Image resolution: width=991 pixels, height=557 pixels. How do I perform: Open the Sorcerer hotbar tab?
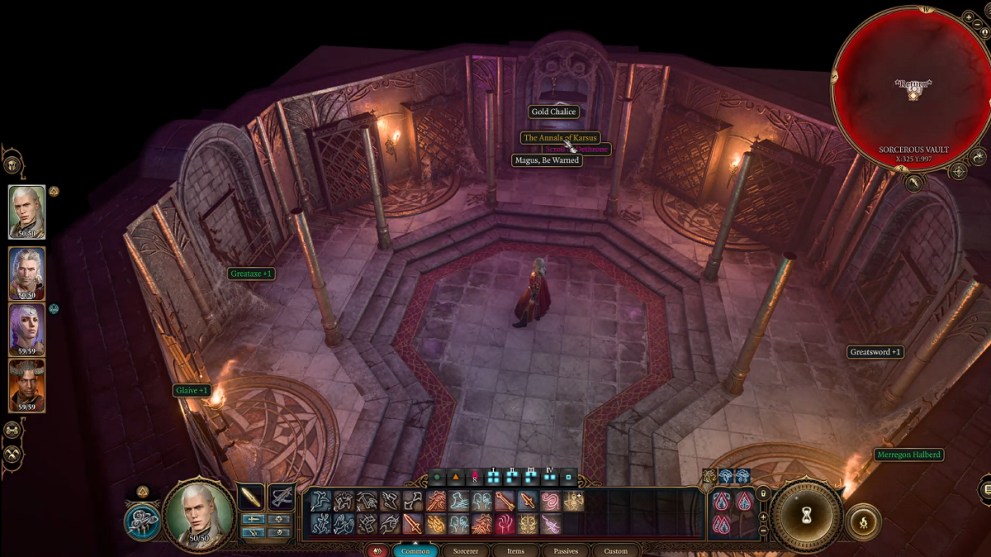coord(466,551)
